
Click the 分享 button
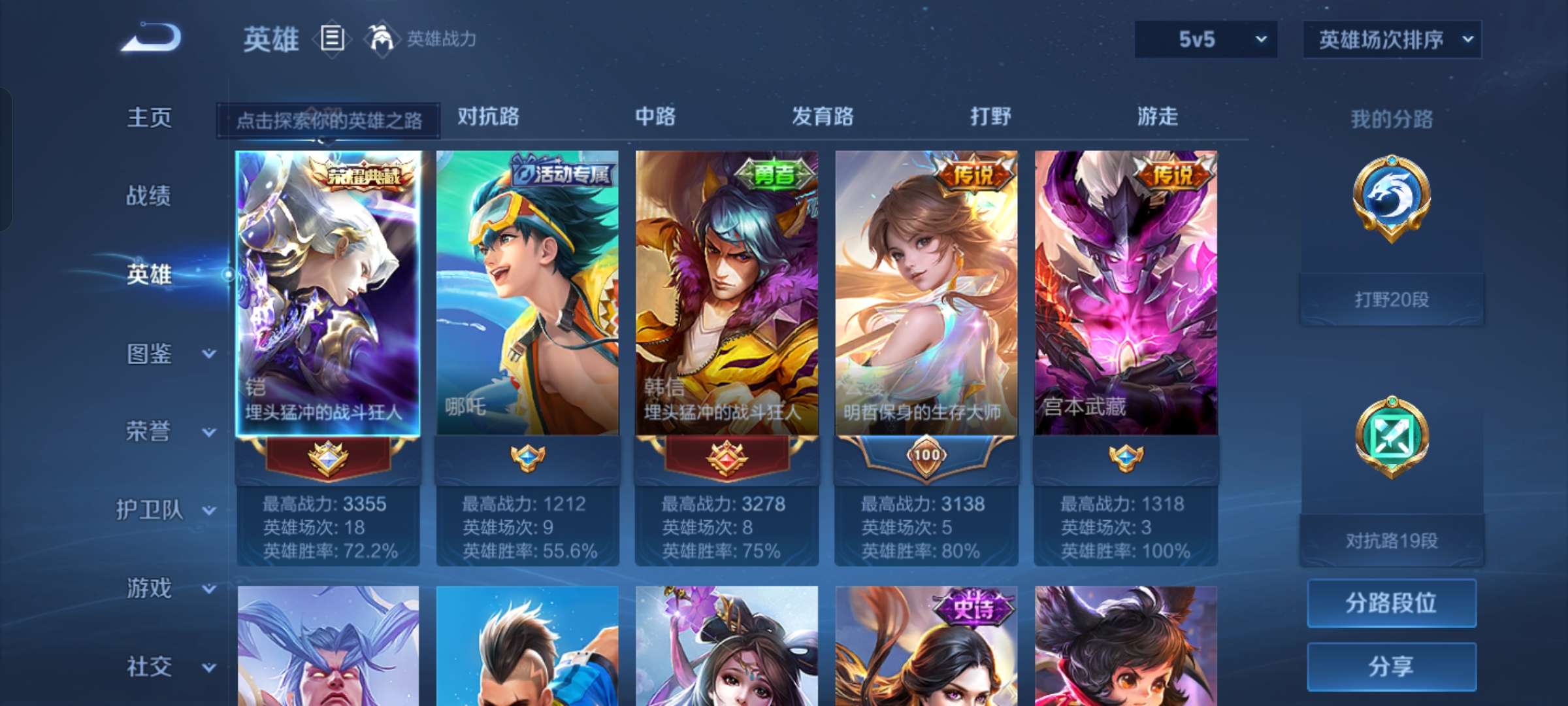[x=1390, y=665]
